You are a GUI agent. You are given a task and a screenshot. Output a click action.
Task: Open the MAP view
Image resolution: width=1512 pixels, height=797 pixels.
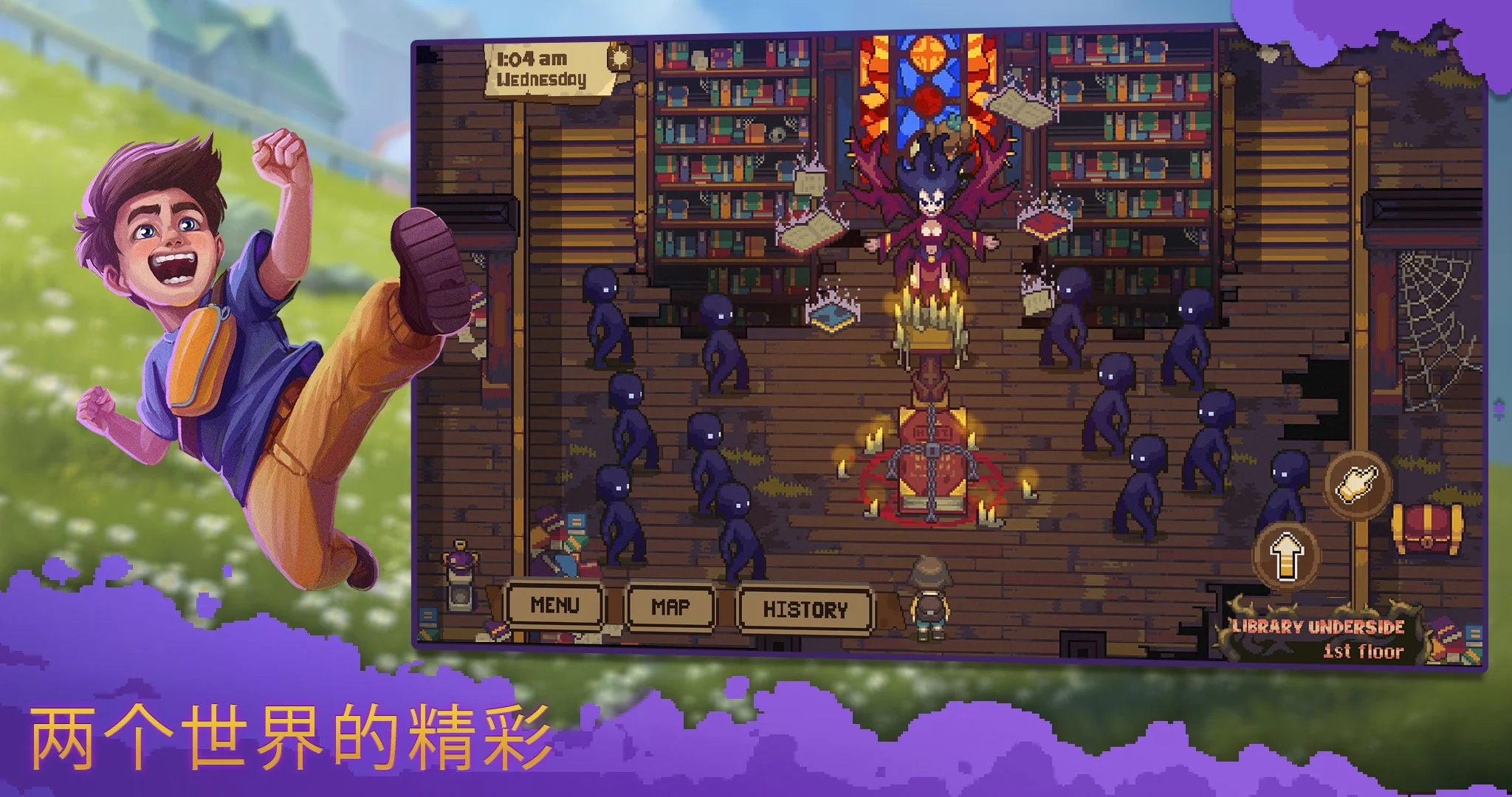coord(670,607)
